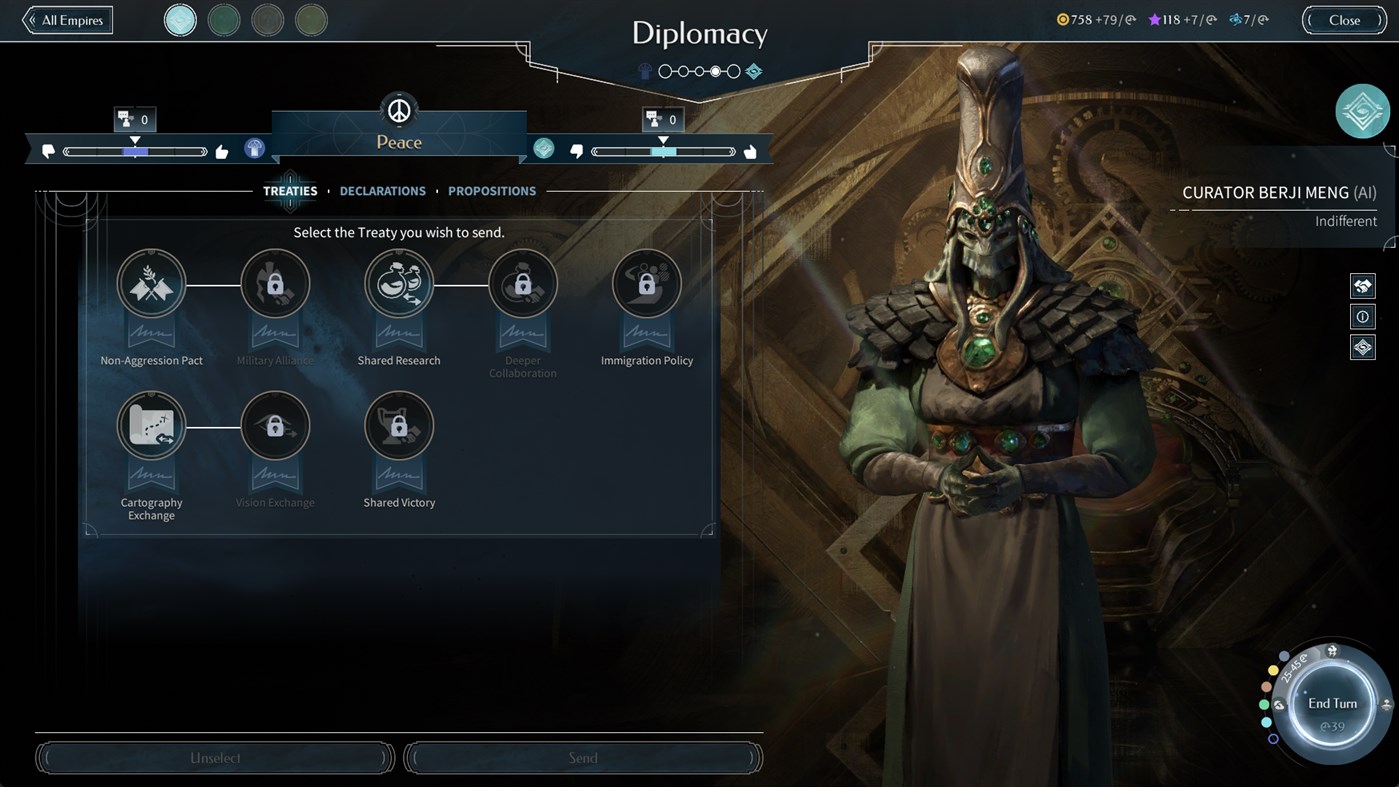Select the Shared Victory treaty
The height and width of the screenshot is (787, 1399).
(x=399, y=425)
